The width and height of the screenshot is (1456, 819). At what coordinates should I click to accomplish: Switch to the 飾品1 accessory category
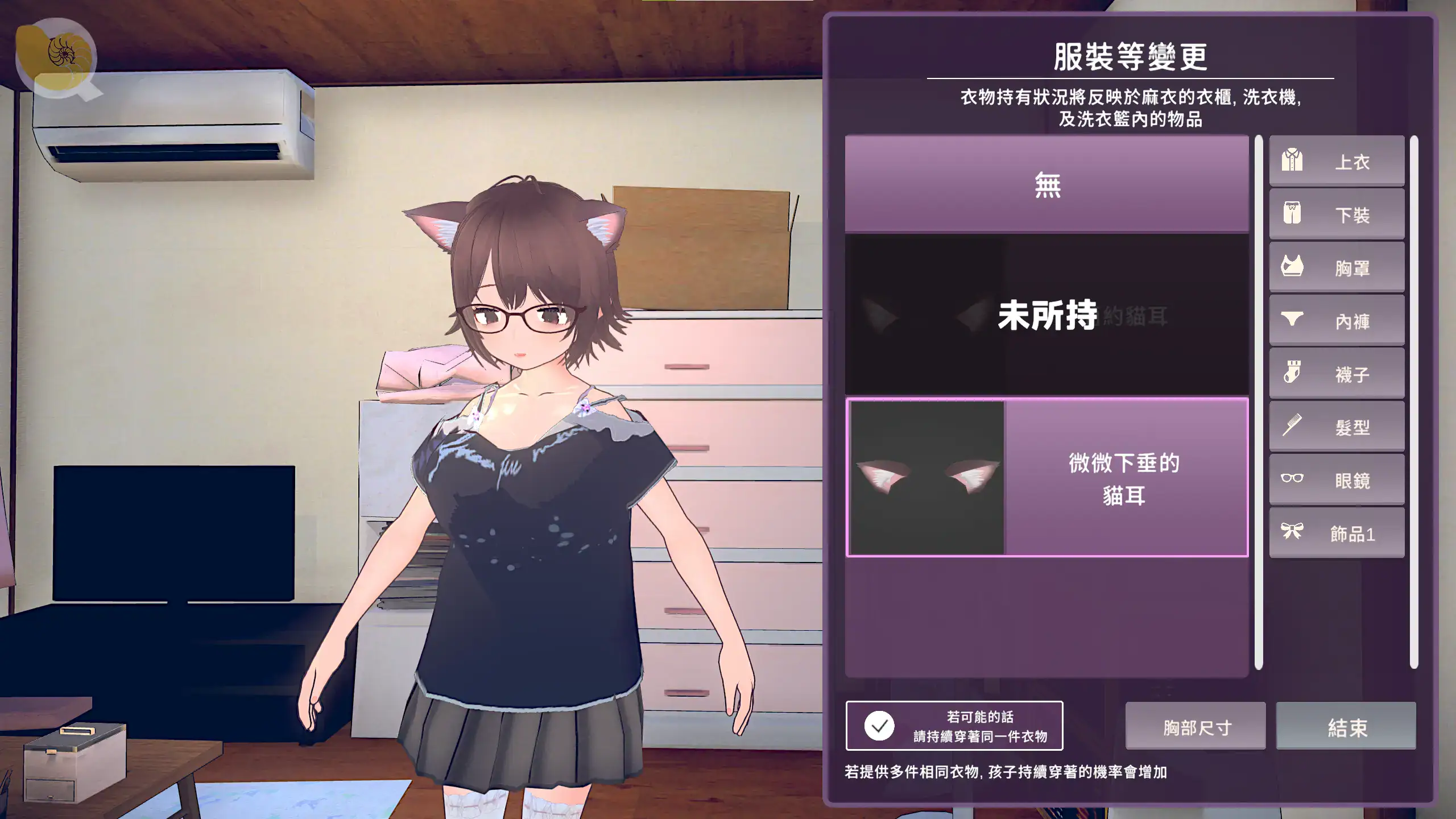(x=1337, y=533)
